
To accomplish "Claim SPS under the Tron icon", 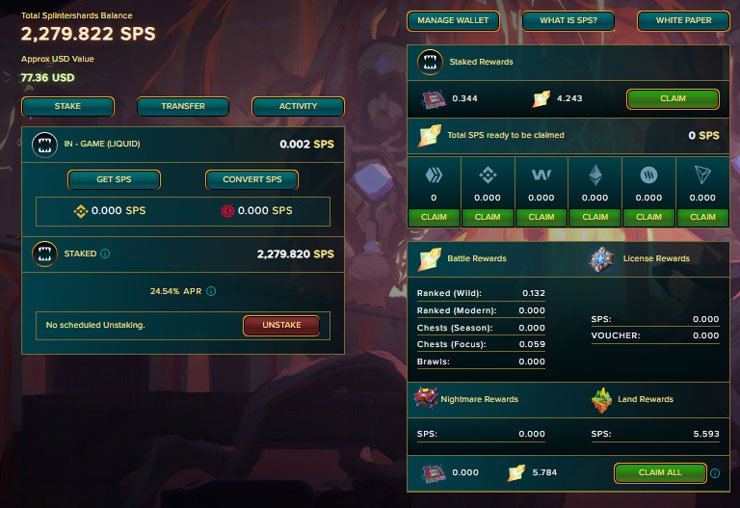I will coord(703,217).
